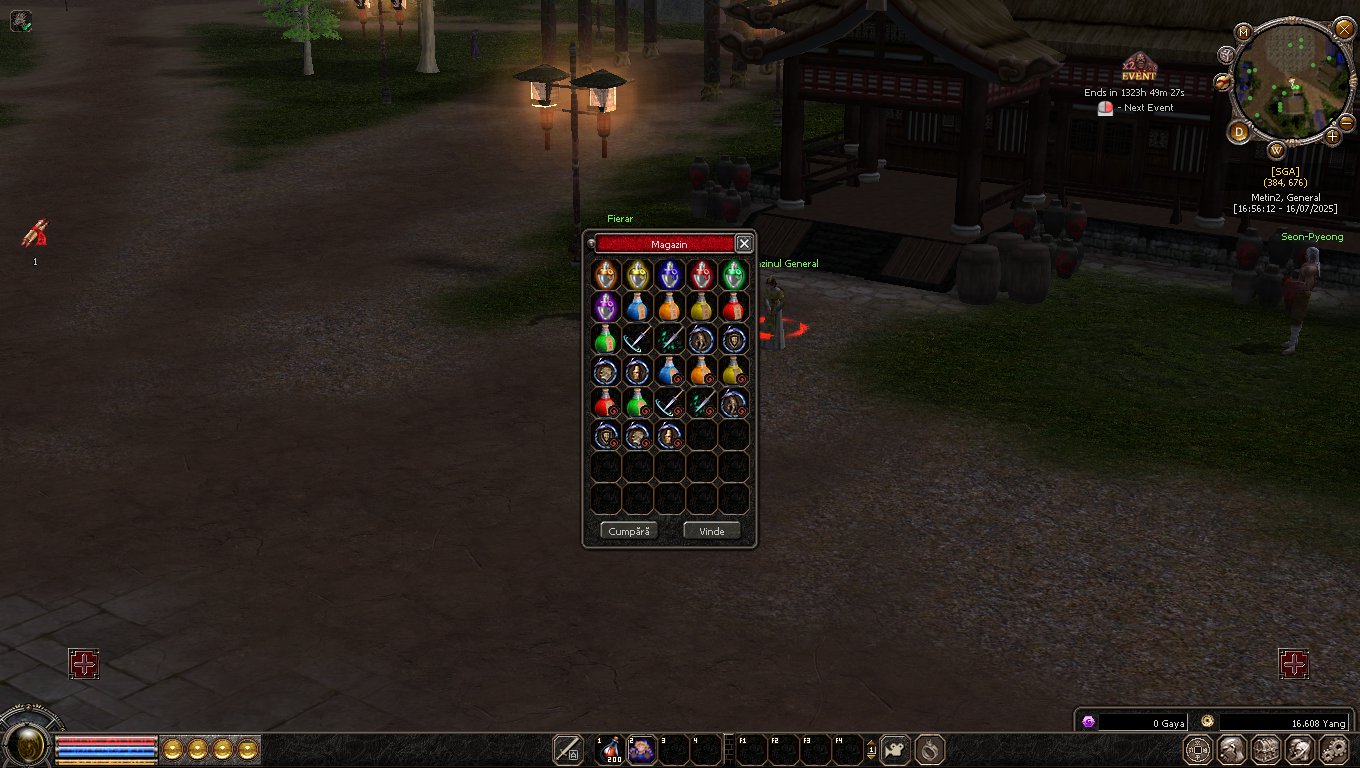This screenshot has width=1360, height=768.
Task: Open the large map with the M button
Action: point(1243,31)
